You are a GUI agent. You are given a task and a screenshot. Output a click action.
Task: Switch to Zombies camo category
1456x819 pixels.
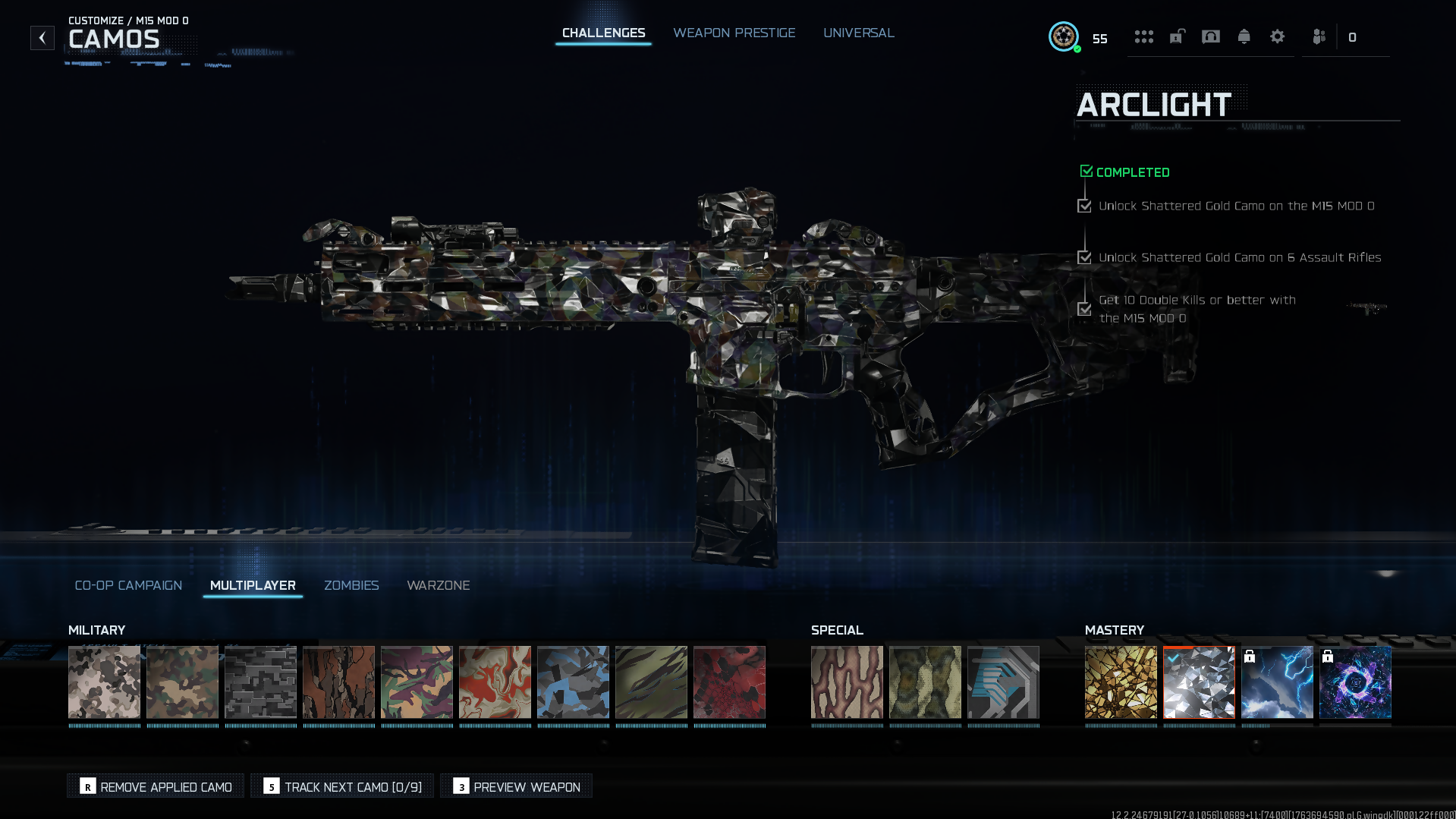[351, 585]
